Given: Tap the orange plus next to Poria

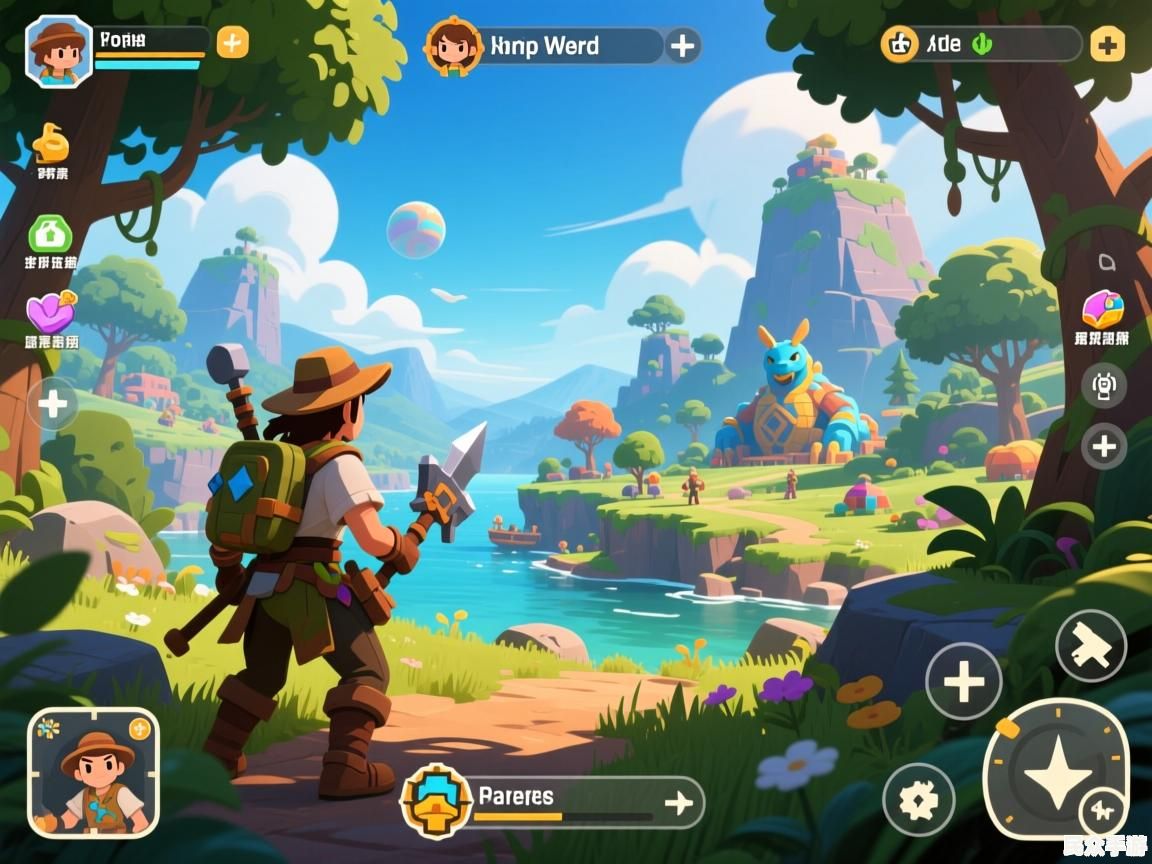Looking at the screenshot, I should pos(232,43).
